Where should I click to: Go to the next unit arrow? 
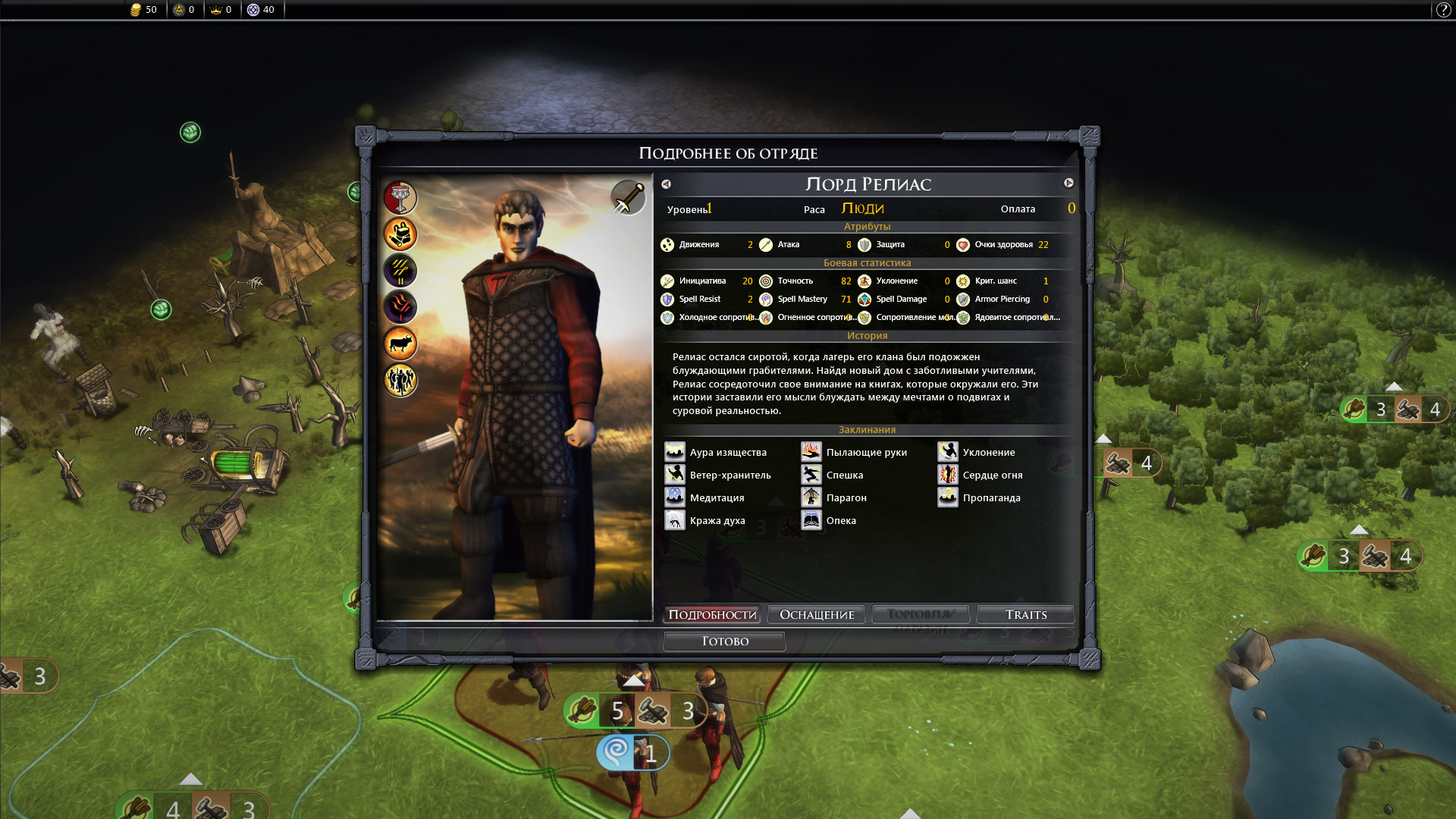tap(1068, 184)
